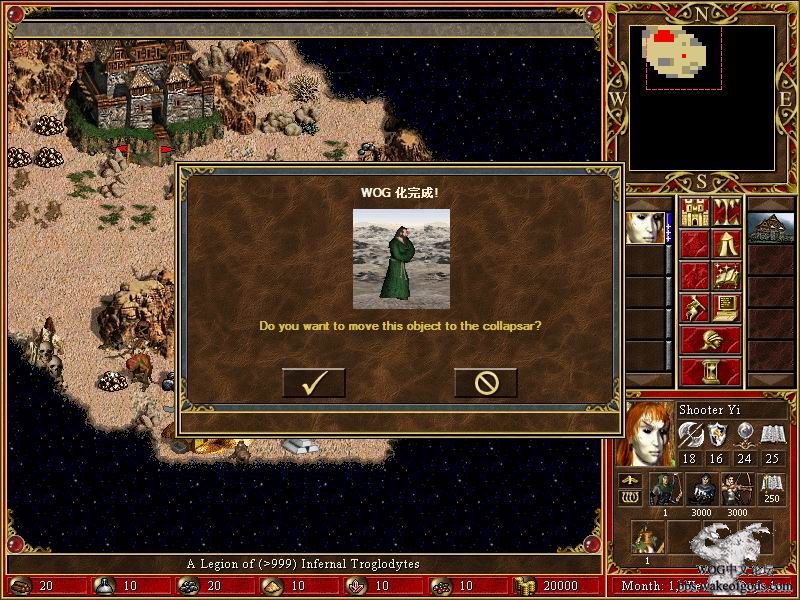This screenshot has height=600, width=800.
Task: Decline the dialog with the cancel button
Action: tap(485, 383)
